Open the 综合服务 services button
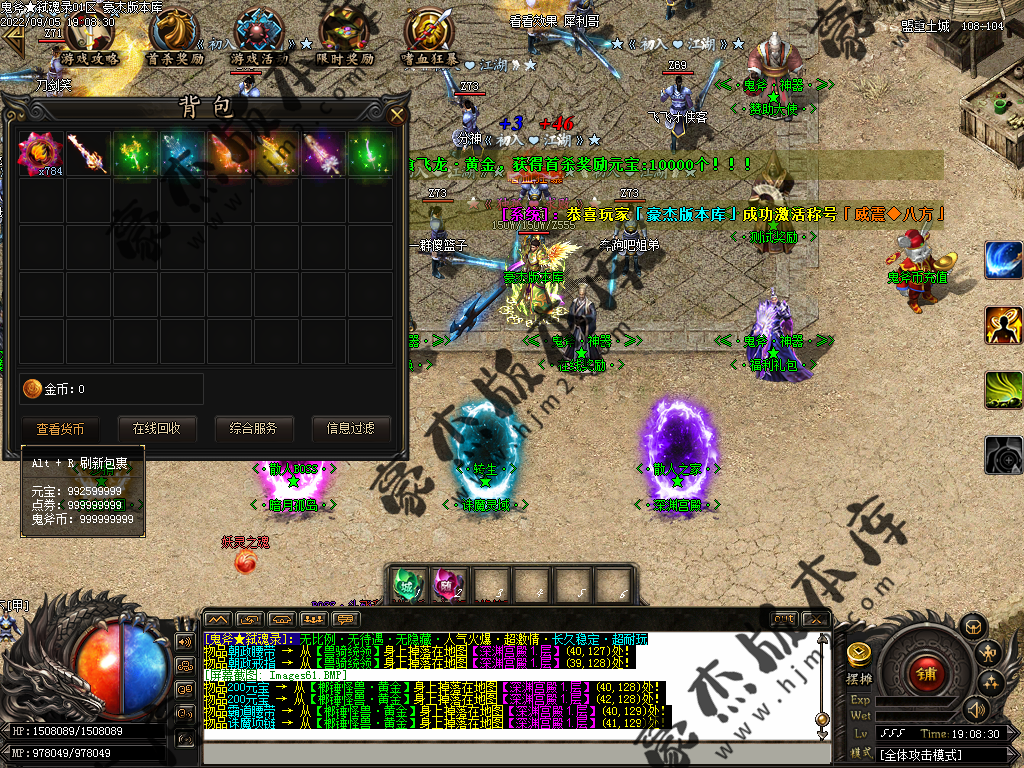 254,429
